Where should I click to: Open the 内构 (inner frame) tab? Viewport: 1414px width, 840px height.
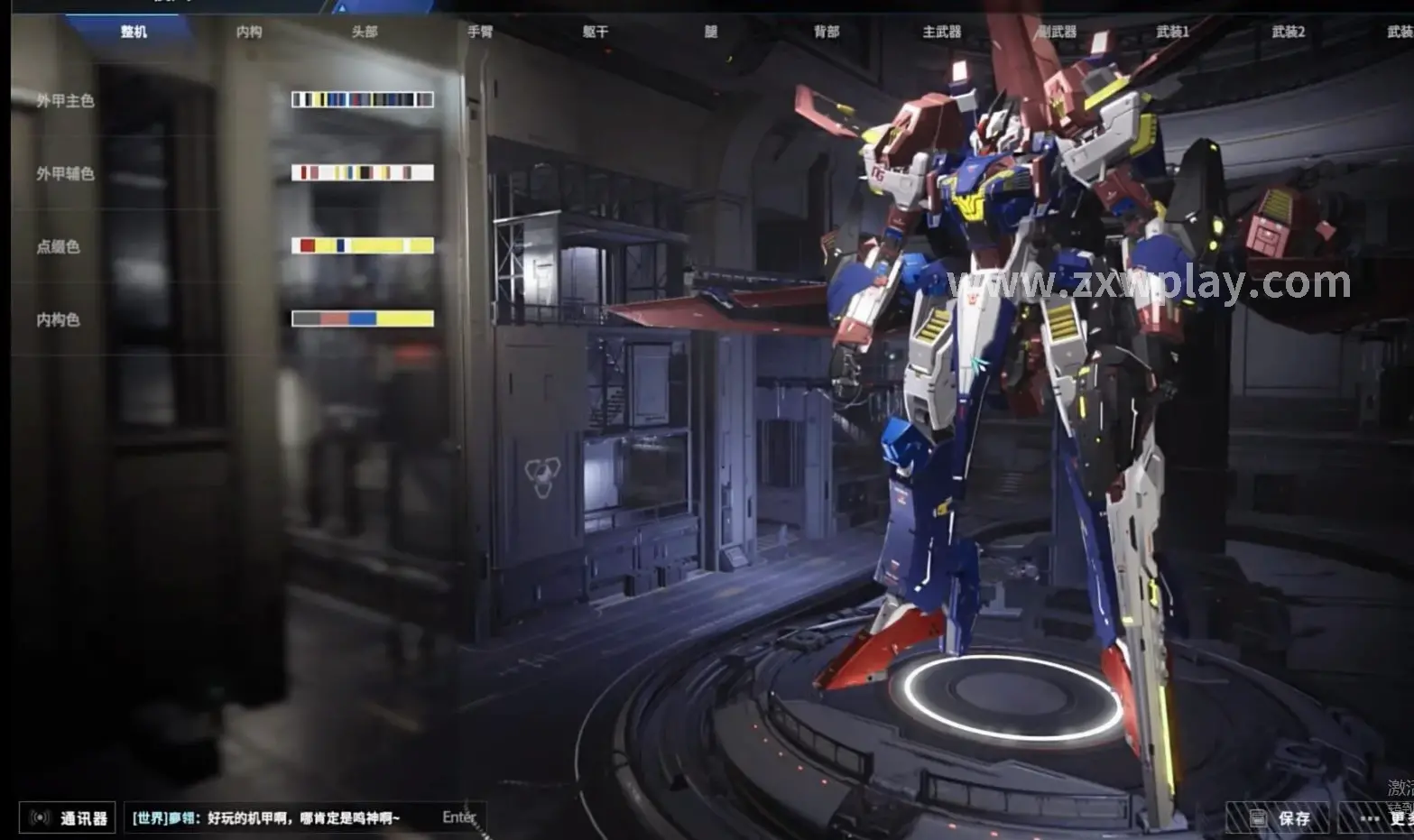[249, 32]
